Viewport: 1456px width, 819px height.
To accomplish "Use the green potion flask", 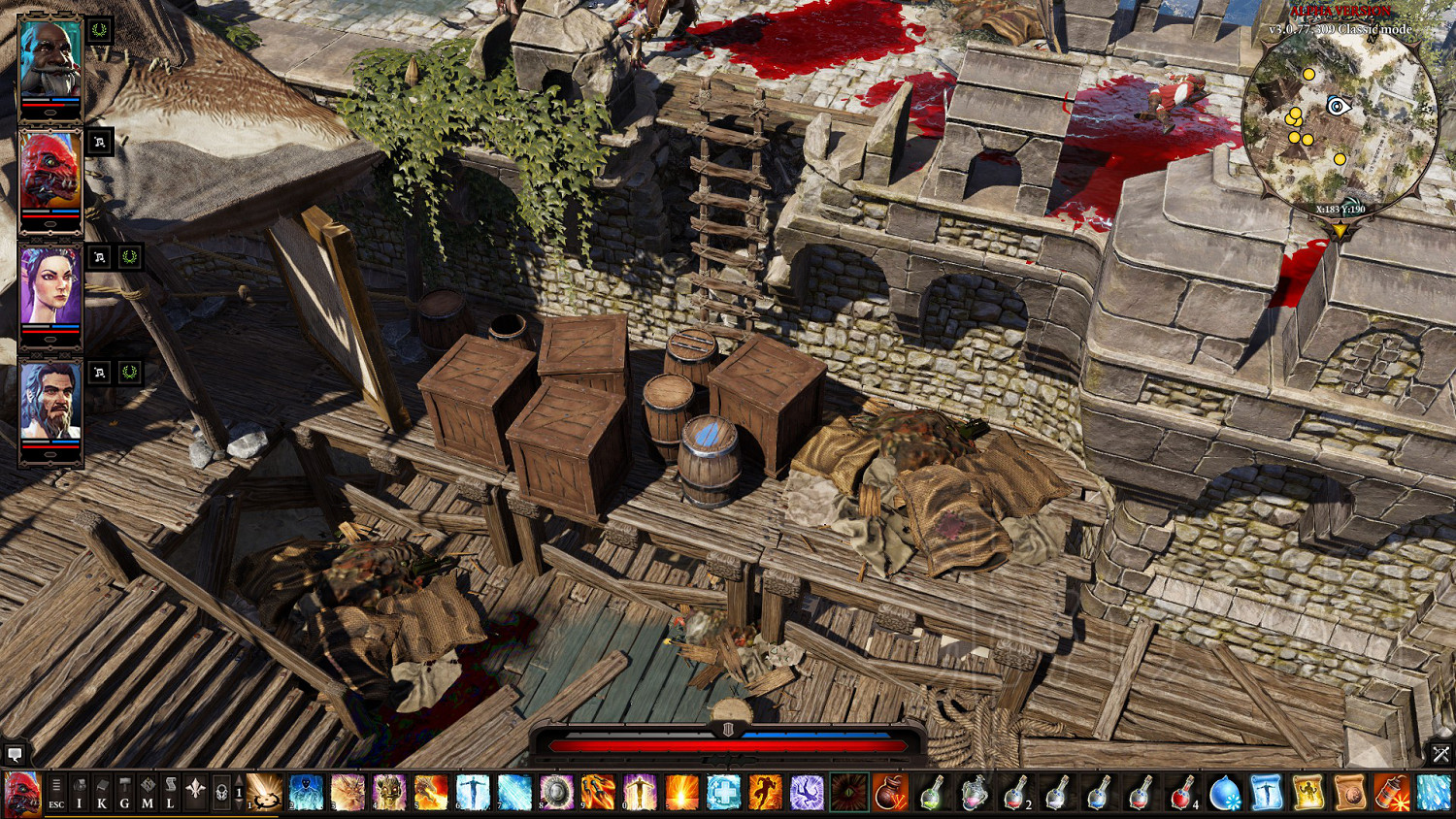I will pos(932,792).
